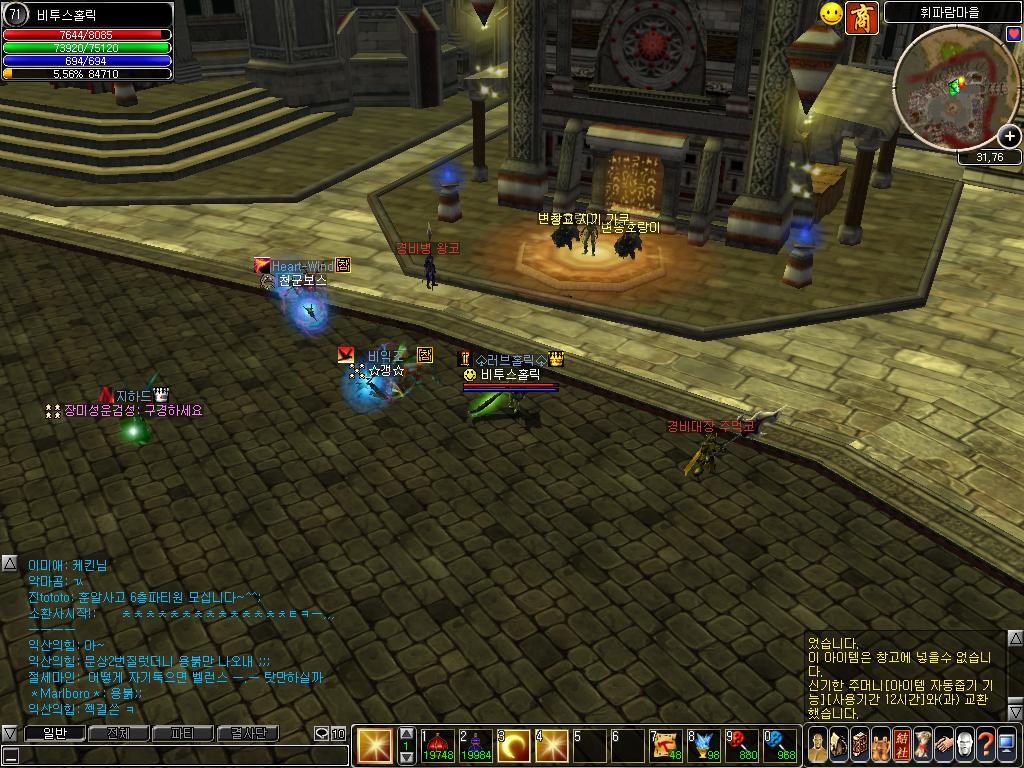Click the yellow smiley face icon
Image resolution: width=1024 pixels, height=768 pixels.
point(831,14)
